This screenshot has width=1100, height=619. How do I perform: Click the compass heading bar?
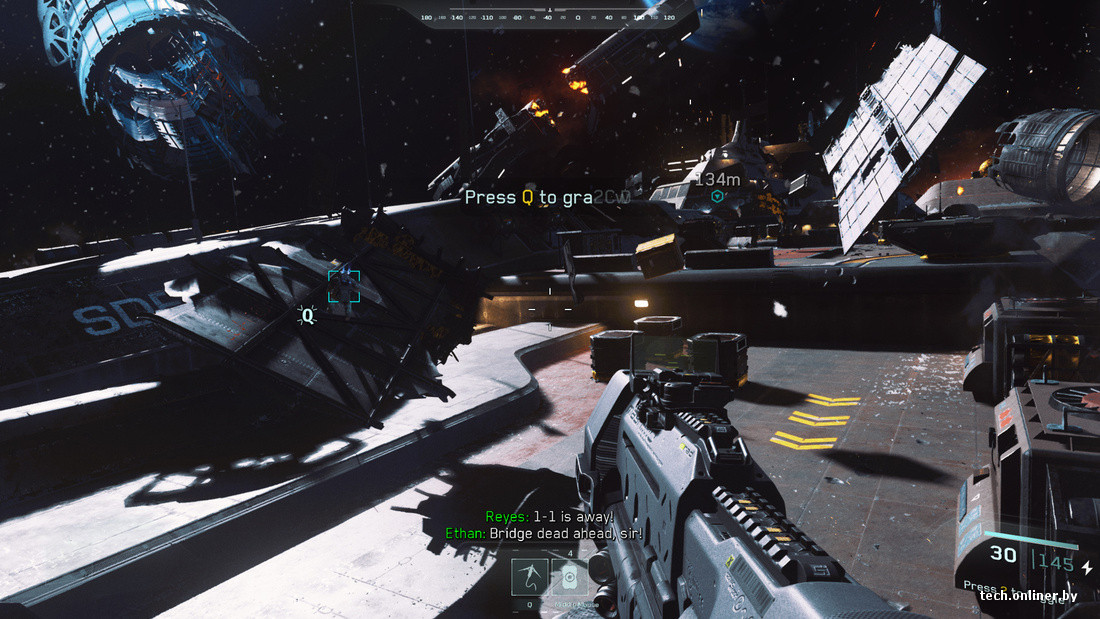[x=549, y=16]
